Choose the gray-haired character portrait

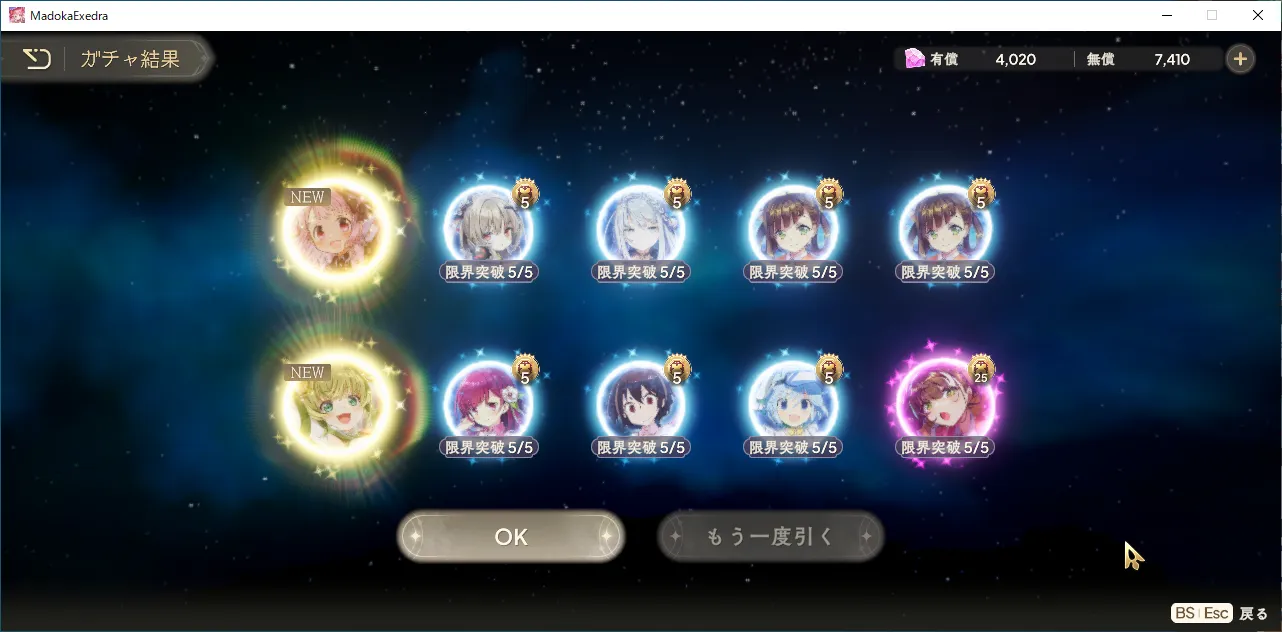[x=488, y=230]
